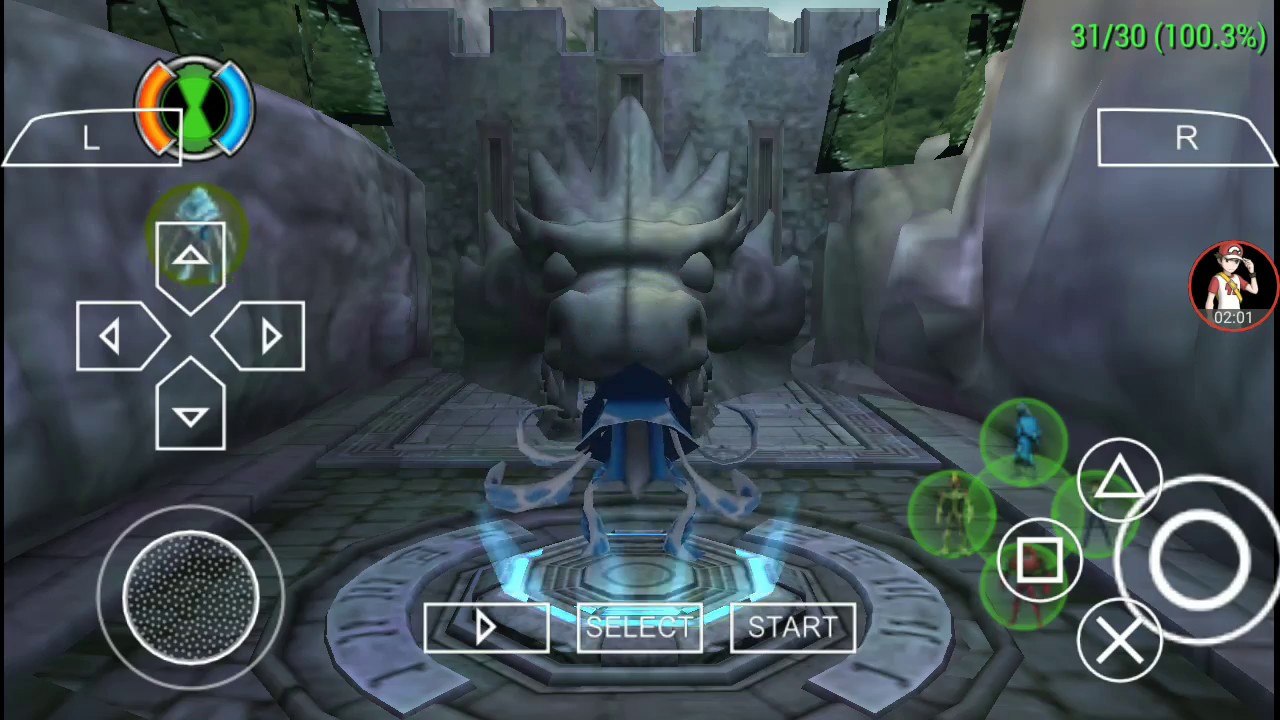This screenshot has height=720, width=1280.
Task: Tap the Pokemon trainer recording icon
Action: point(1233,282)
